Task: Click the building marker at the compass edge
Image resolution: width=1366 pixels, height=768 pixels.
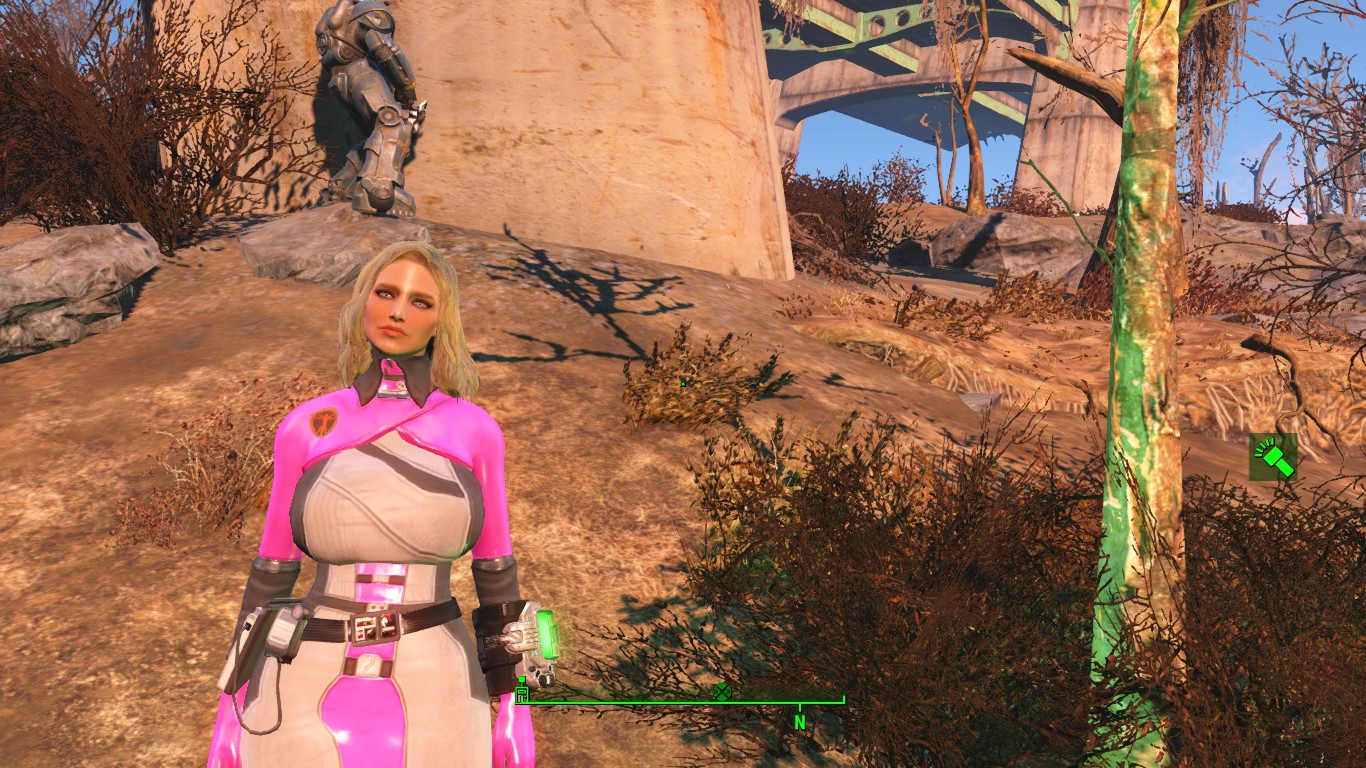Action: click(x=521, y=694)
